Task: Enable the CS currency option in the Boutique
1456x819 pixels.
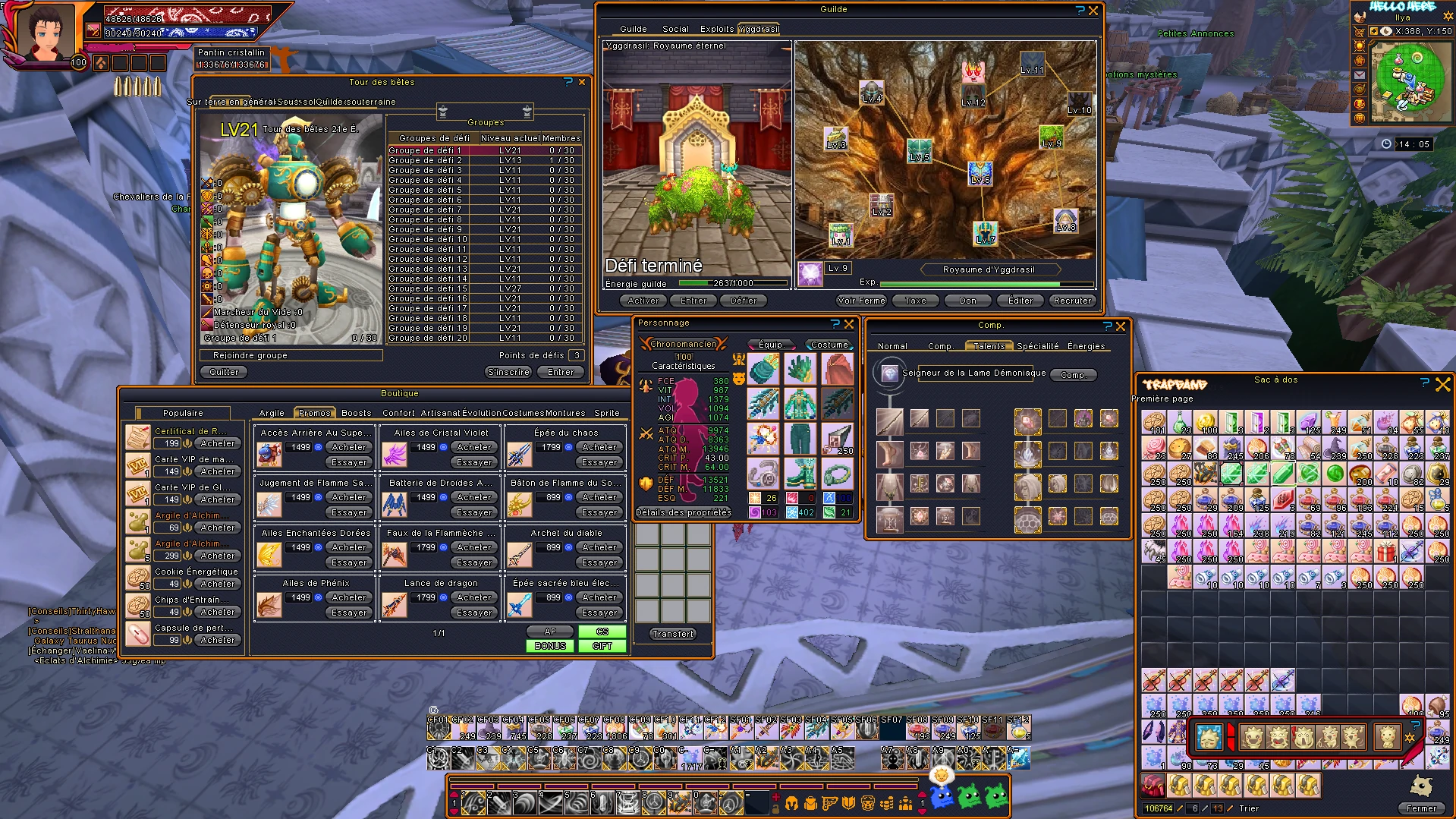Action: (602, 632)
